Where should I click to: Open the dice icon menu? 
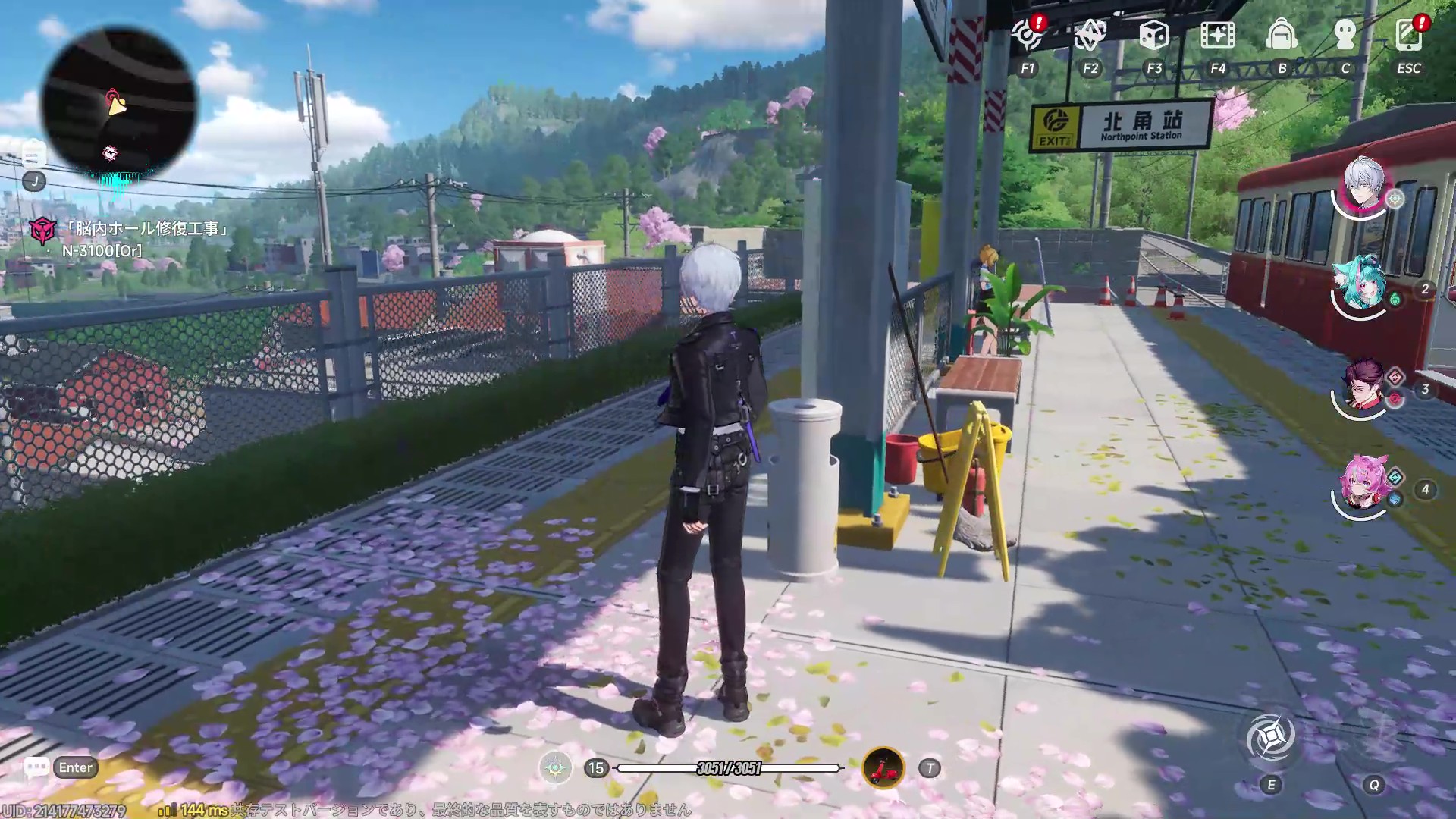[1153, 35]
